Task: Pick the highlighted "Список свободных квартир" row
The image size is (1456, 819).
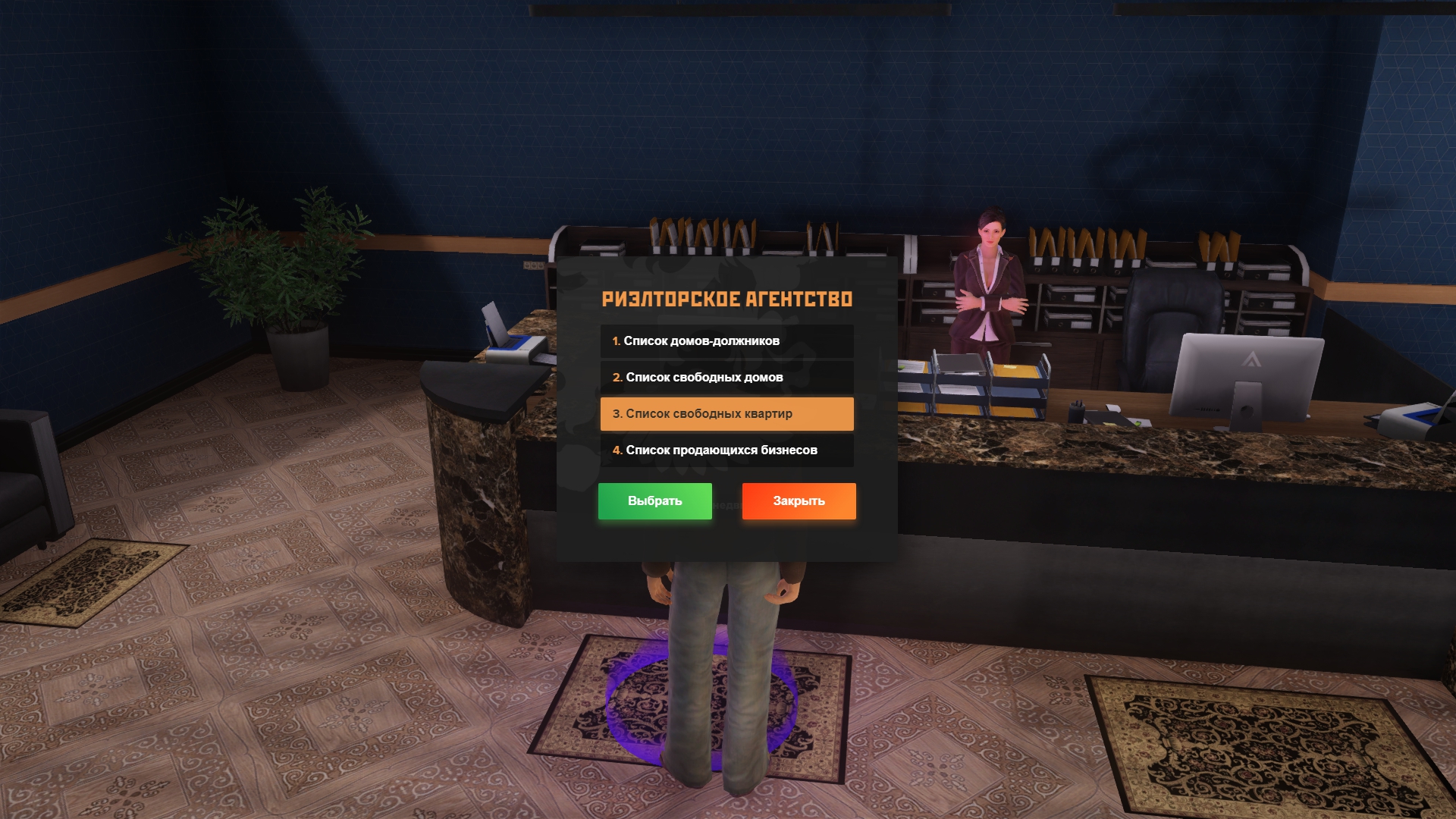Action: click(x=726, y=414)
